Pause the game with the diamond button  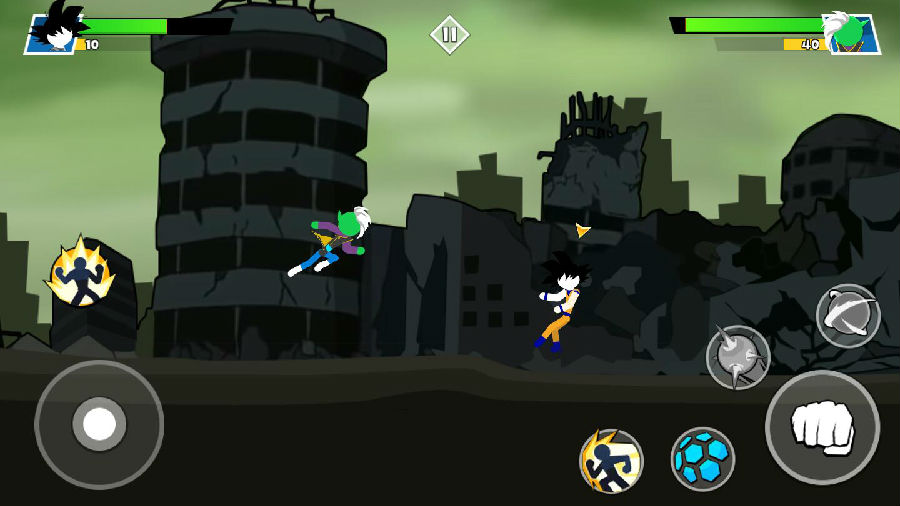pyautogui.click(x=449, y=35)
